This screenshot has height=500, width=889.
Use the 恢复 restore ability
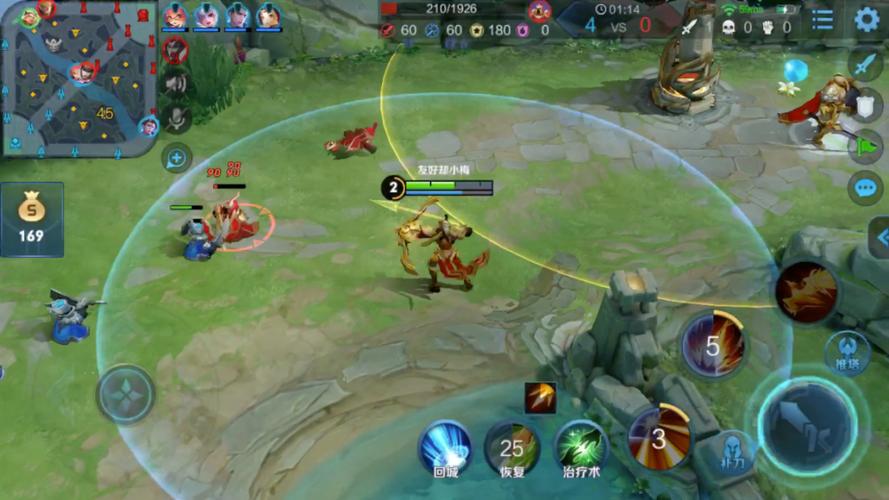[x=512, y=447]
